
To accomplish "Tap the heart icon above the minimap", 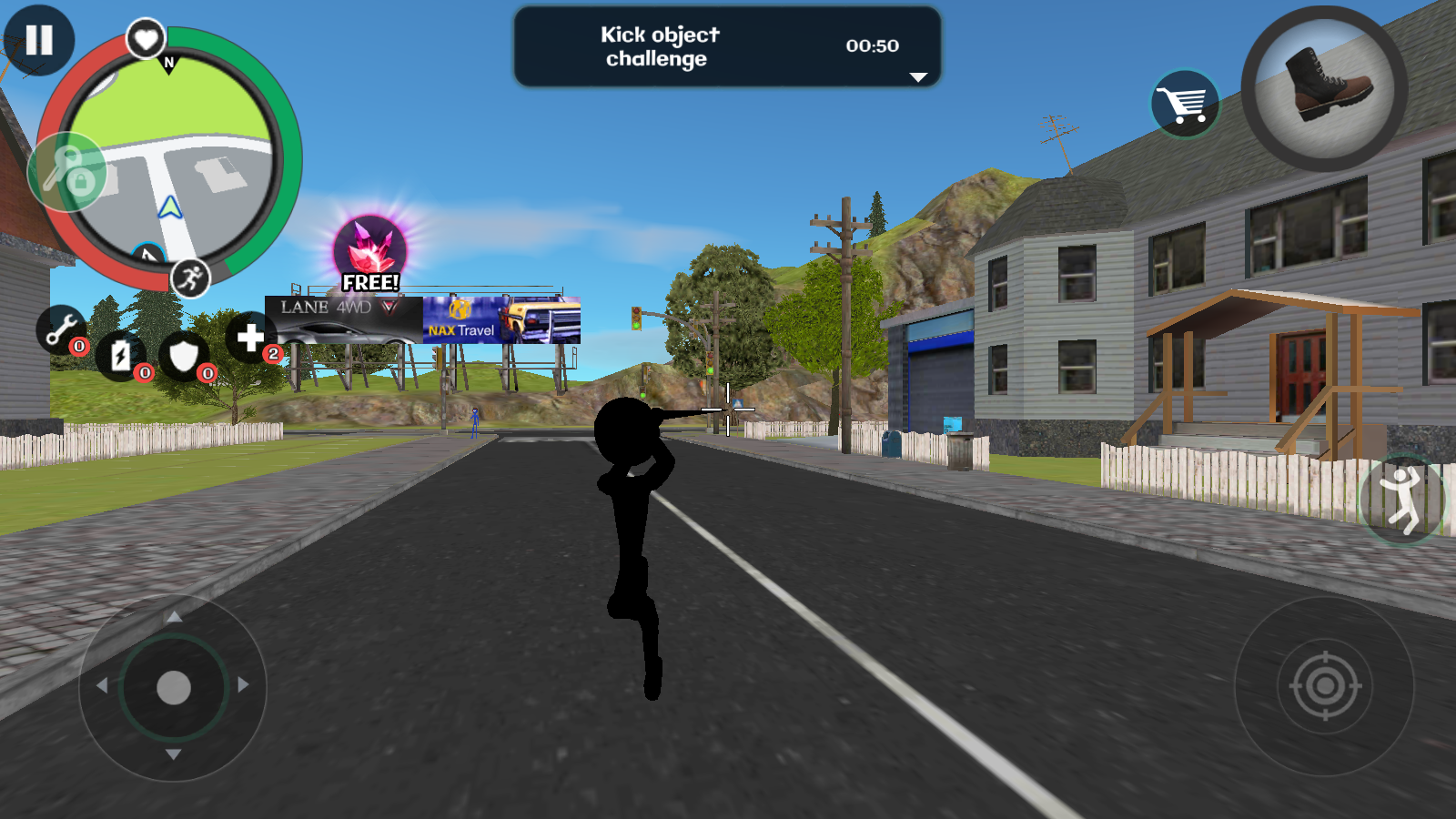I will click(146, 39).
